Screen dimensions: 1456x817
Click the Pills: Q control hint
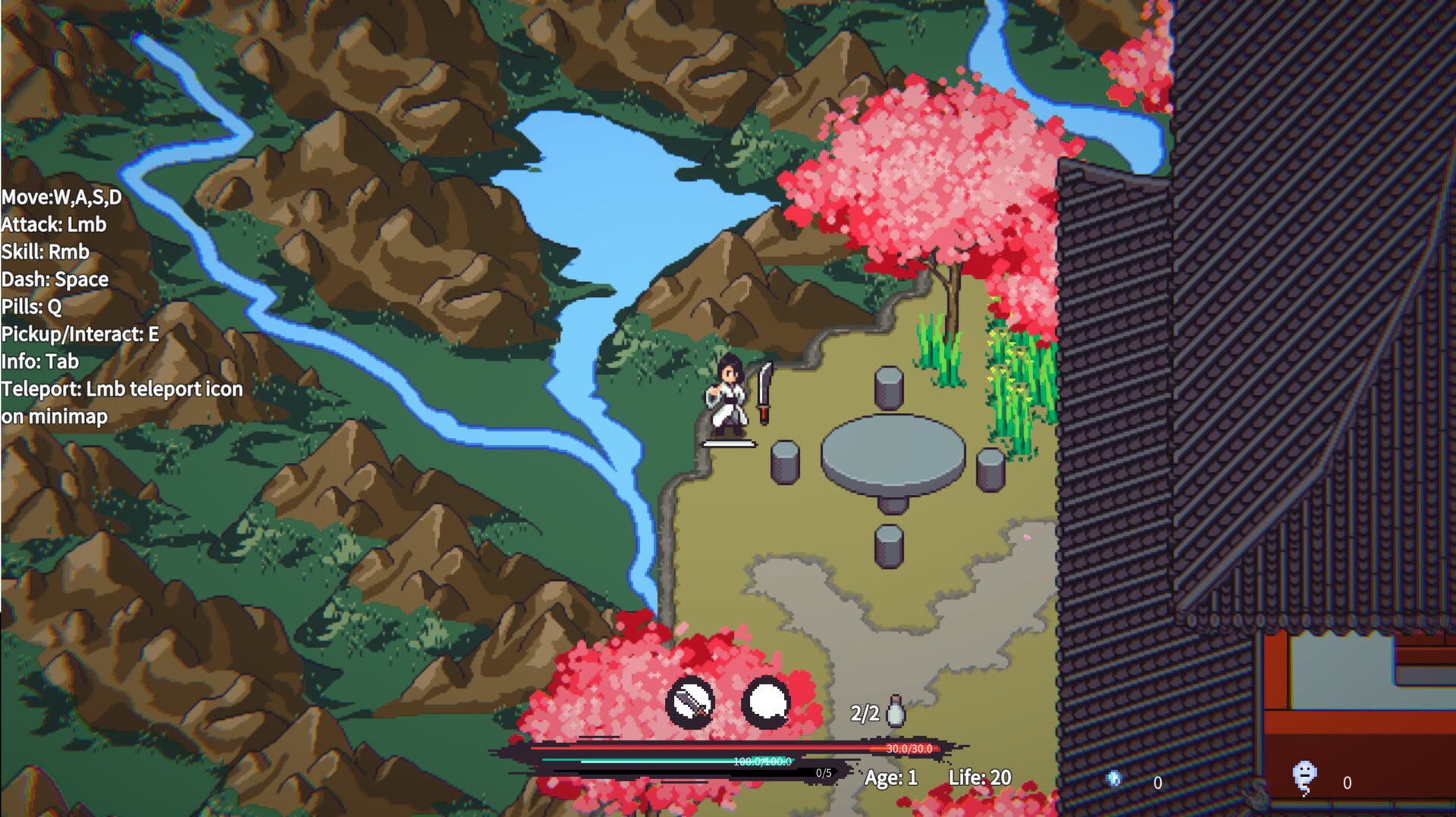coord(30,307)
